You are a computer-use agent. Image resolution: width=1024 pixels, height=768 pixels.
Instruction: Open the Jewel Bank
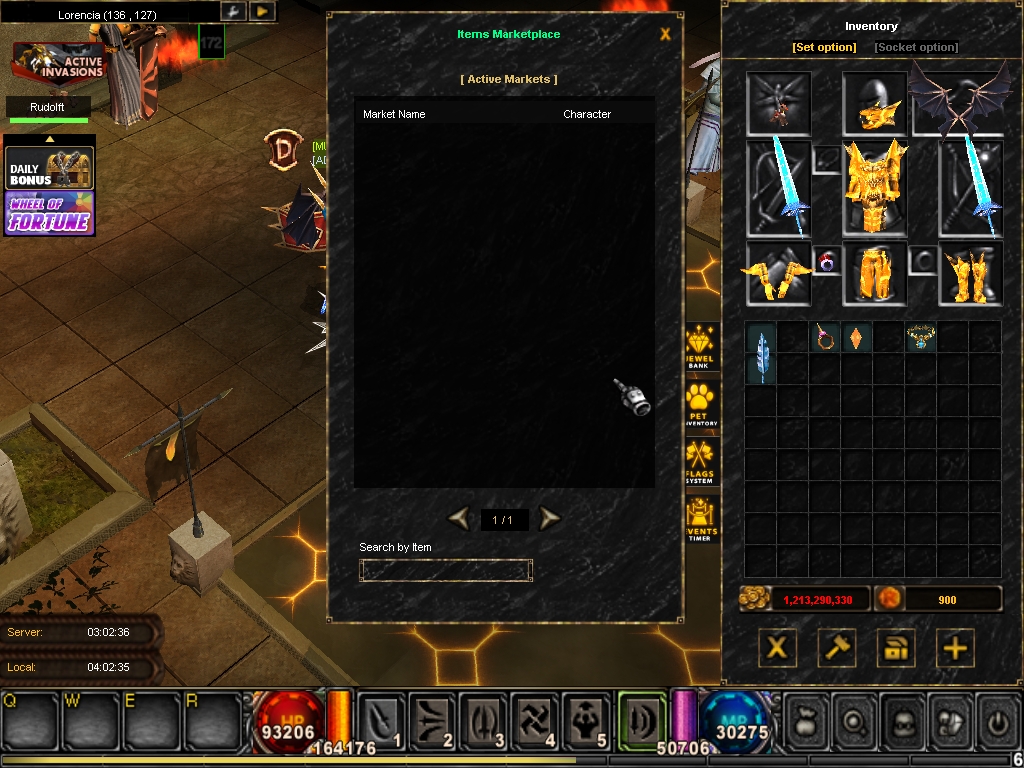[699, 345]
